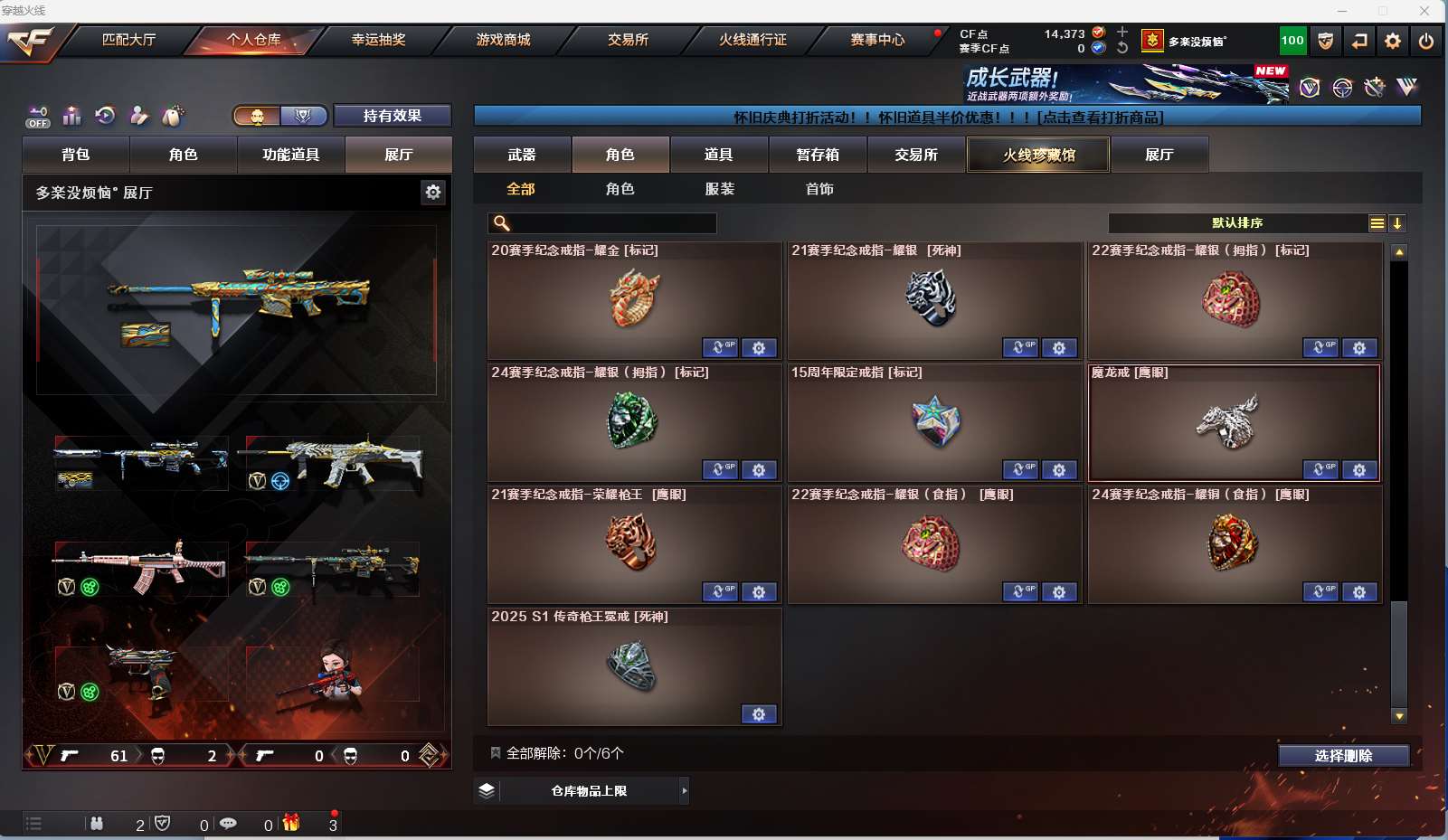
Task: Go to 幸运抽奖 lucky draw
Action: click(x=378, y=40)
